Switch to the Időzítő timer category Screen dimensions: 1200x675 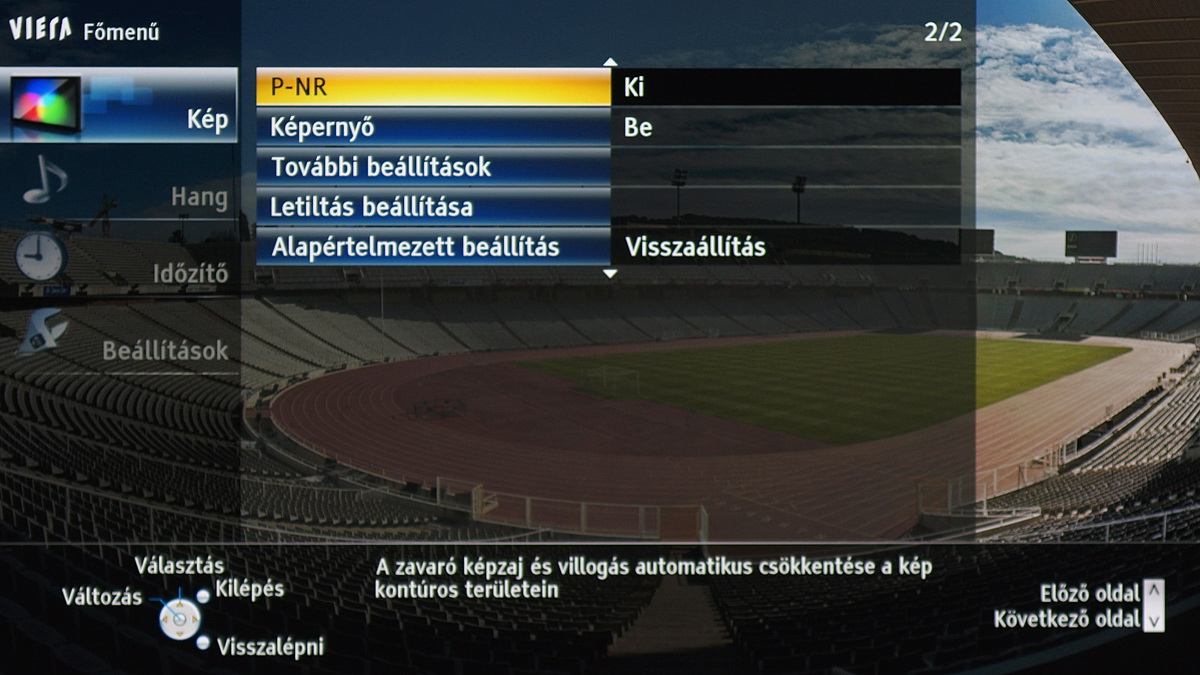(119, 267)
